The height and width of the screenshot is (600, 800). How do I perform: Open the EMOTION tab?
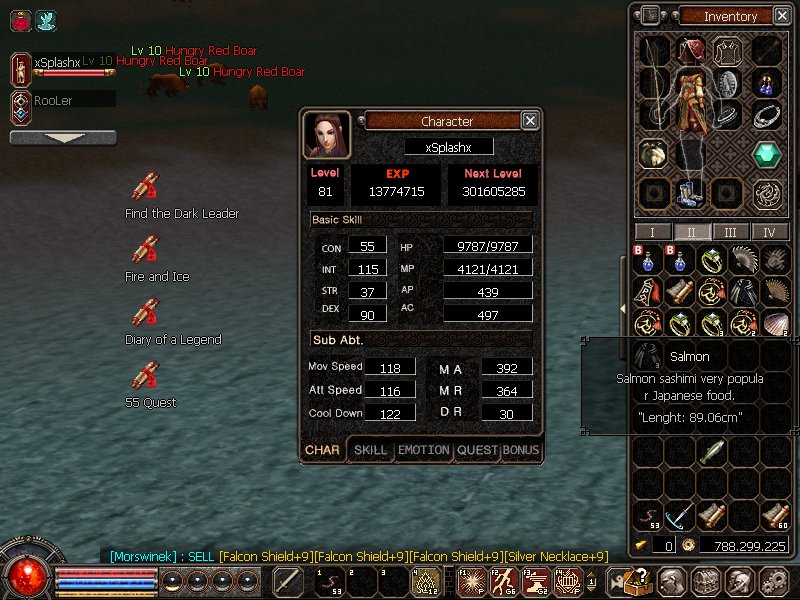(x=424, y=450)
